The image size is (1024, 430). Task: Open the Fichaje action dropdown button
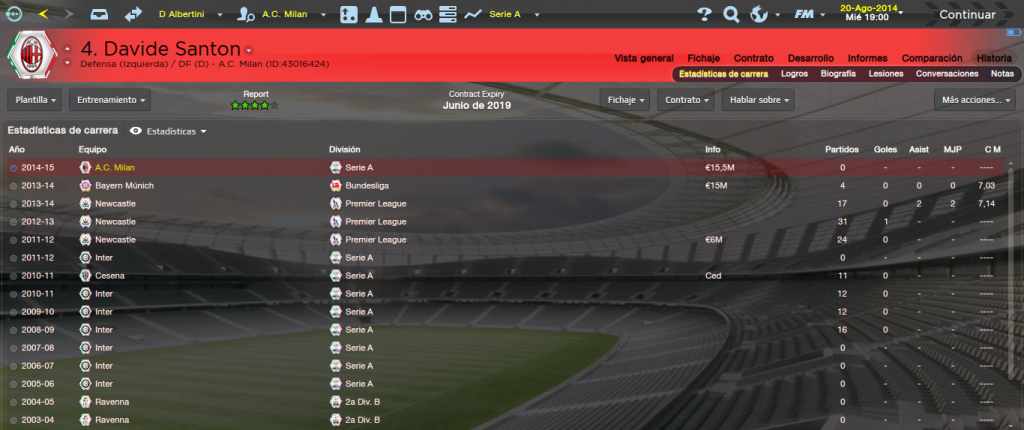625,100
